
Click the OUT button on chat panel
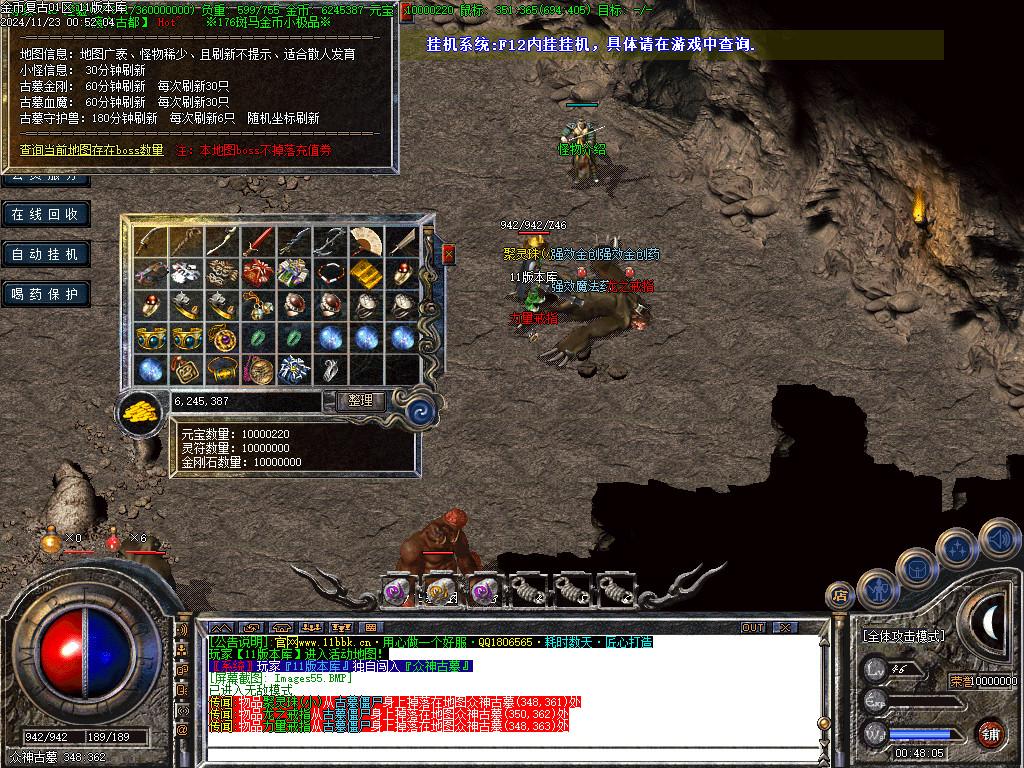click(753, 627)
